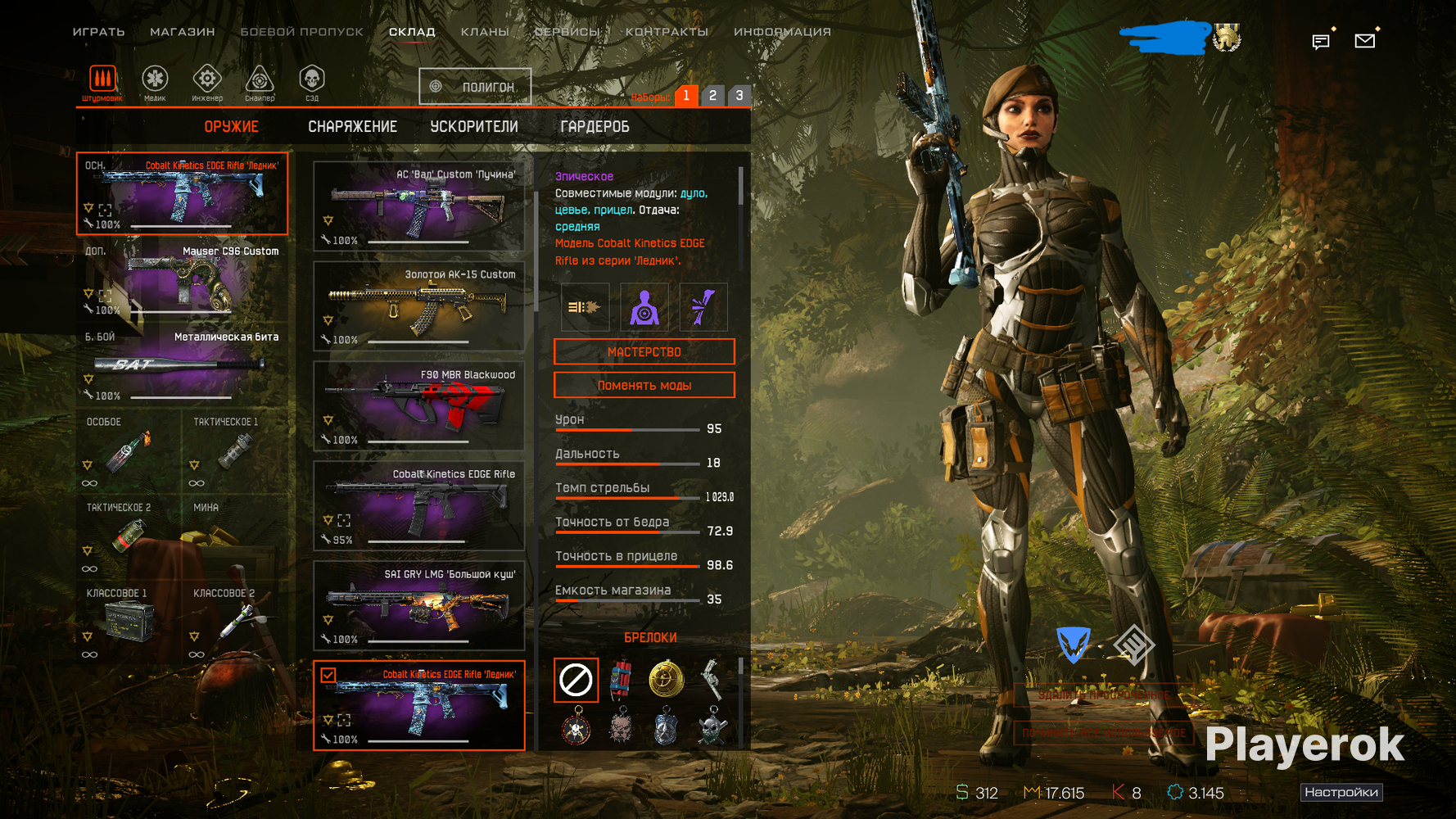Viewport: 1456px width, 819px height.
Task: Open the mail envelope icon
Action: click(x=1364, y=41)
